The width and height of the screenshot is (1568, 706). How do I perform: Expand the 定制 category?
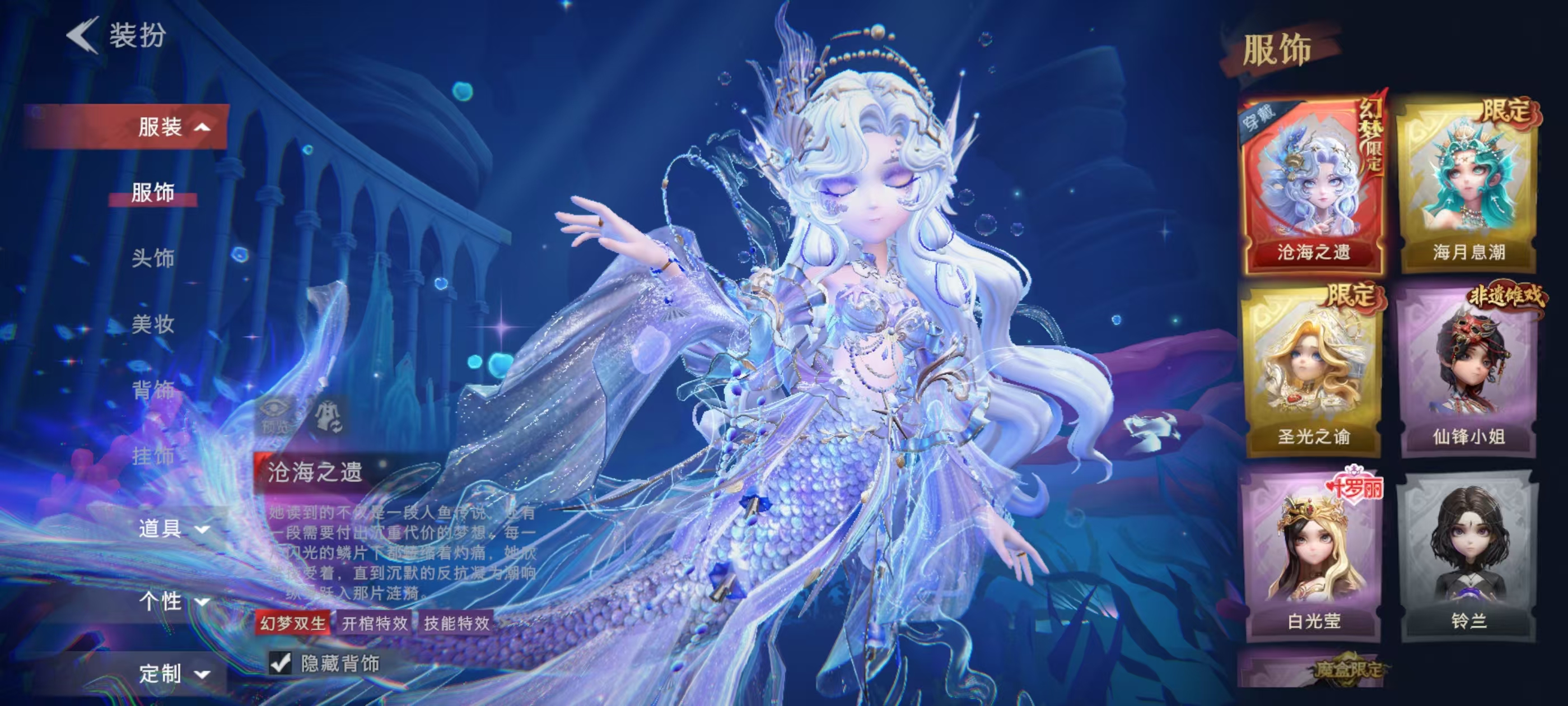click(x=173, y=674)
